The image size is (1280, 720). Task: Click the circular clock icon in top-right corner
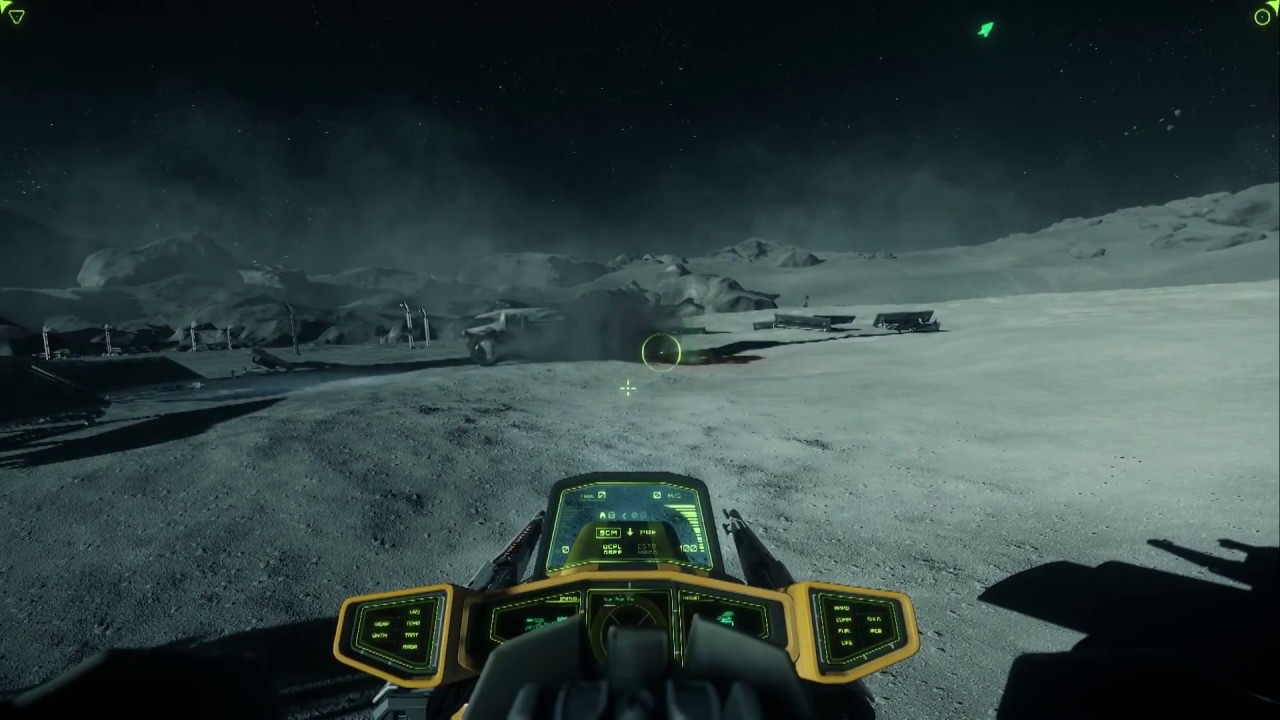(1262, 17)
